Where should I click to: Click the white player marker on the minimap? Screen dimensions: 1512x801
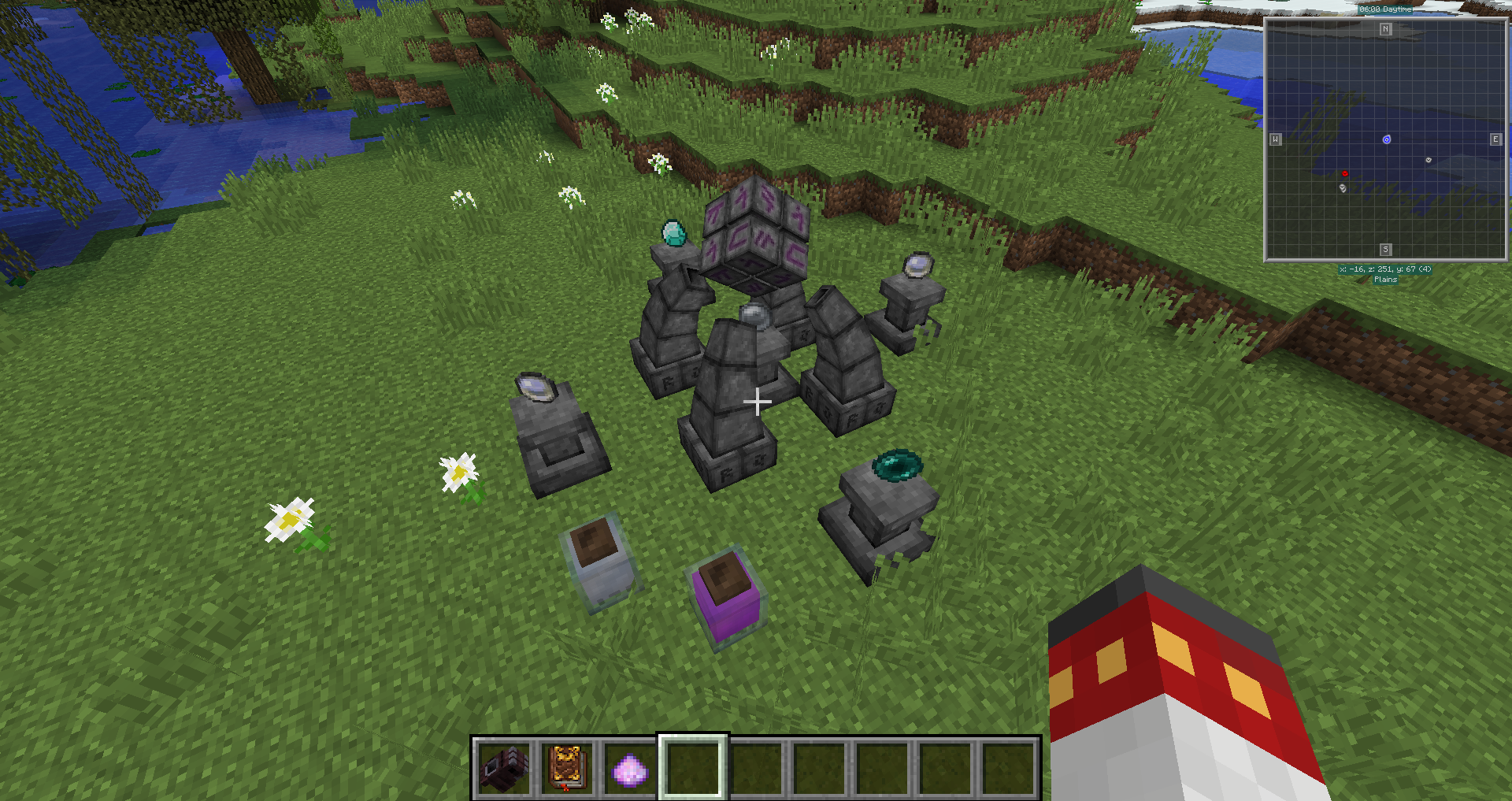pyautogui.click(x=1429, y=160)
